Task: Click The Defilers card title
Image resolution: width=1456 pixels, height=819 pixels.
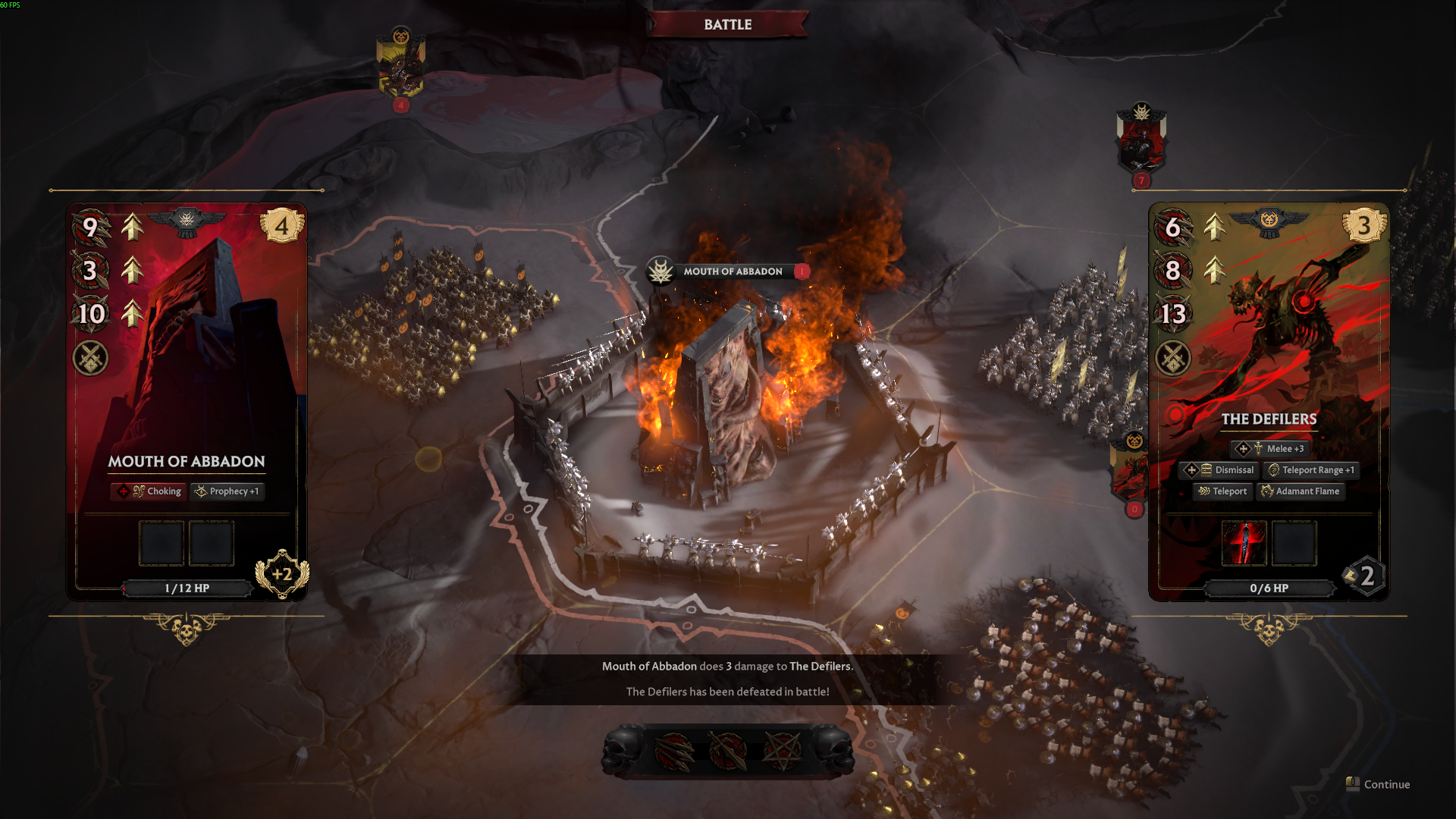Action: pos(1269,419)
